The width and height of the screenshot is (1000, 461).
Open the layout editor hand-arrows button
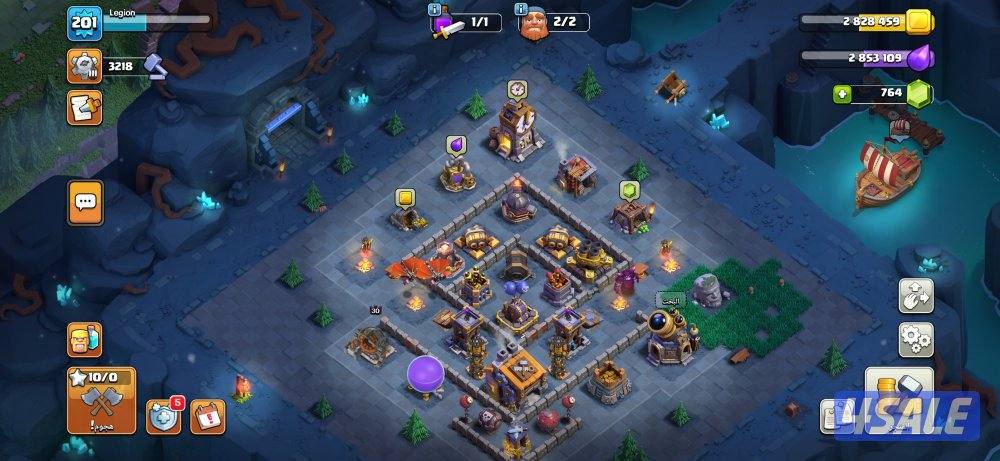pyautogui.click(x=915, y=295)
